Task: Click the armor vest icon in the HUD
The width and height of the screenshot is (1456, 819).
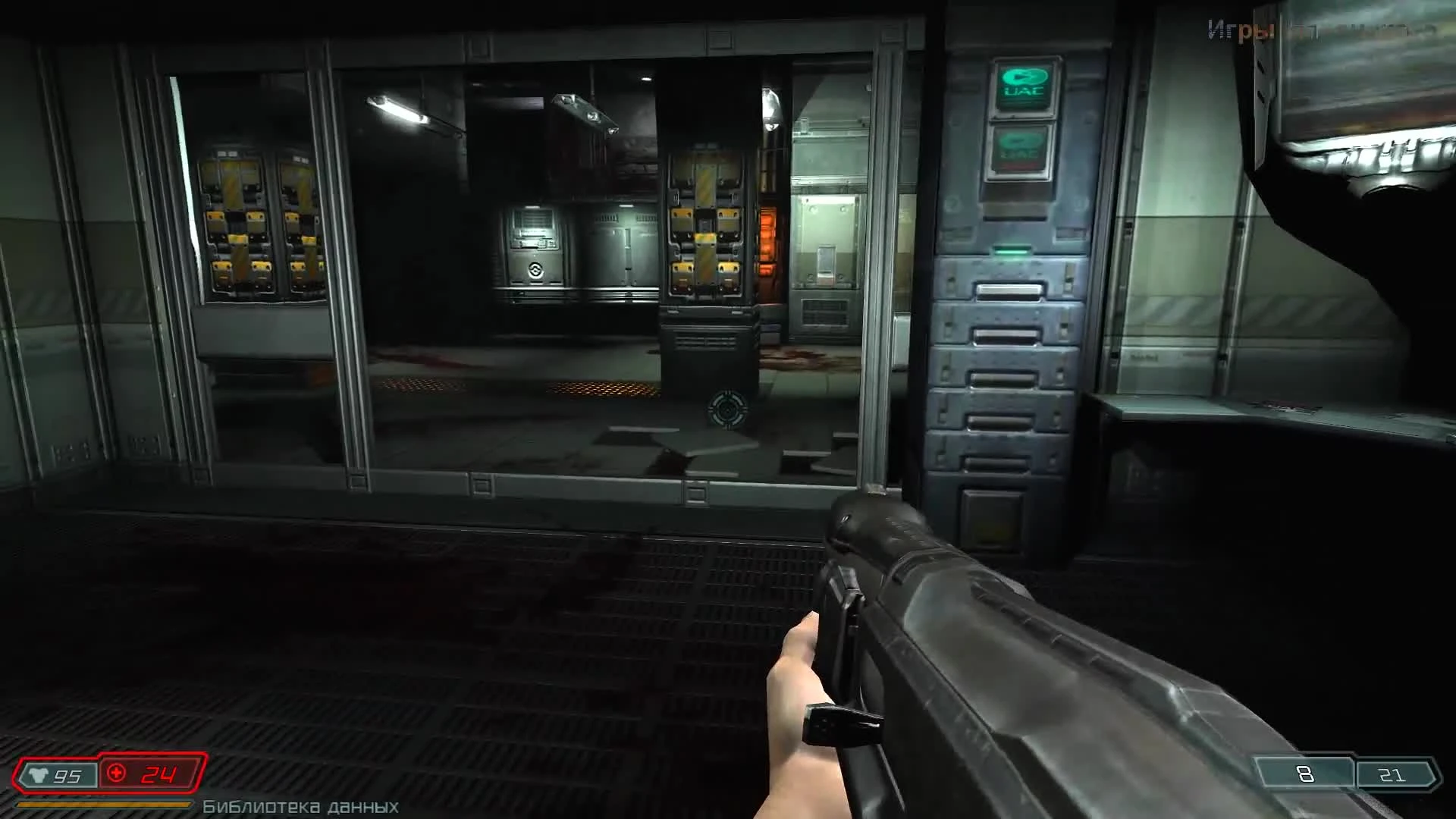Action: (x=39, y=775)
